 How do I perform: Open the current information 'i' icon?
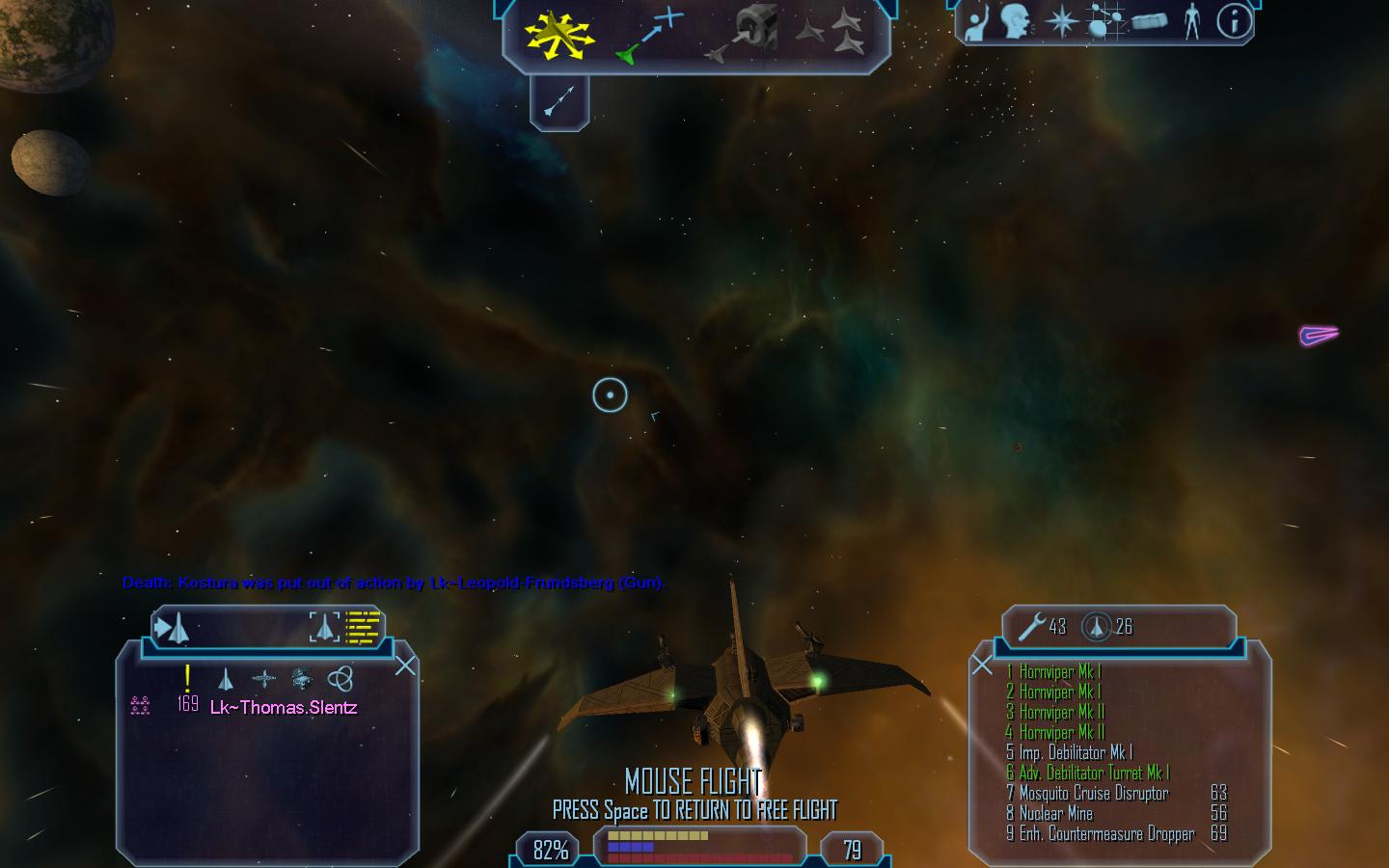coord(1234,21)
